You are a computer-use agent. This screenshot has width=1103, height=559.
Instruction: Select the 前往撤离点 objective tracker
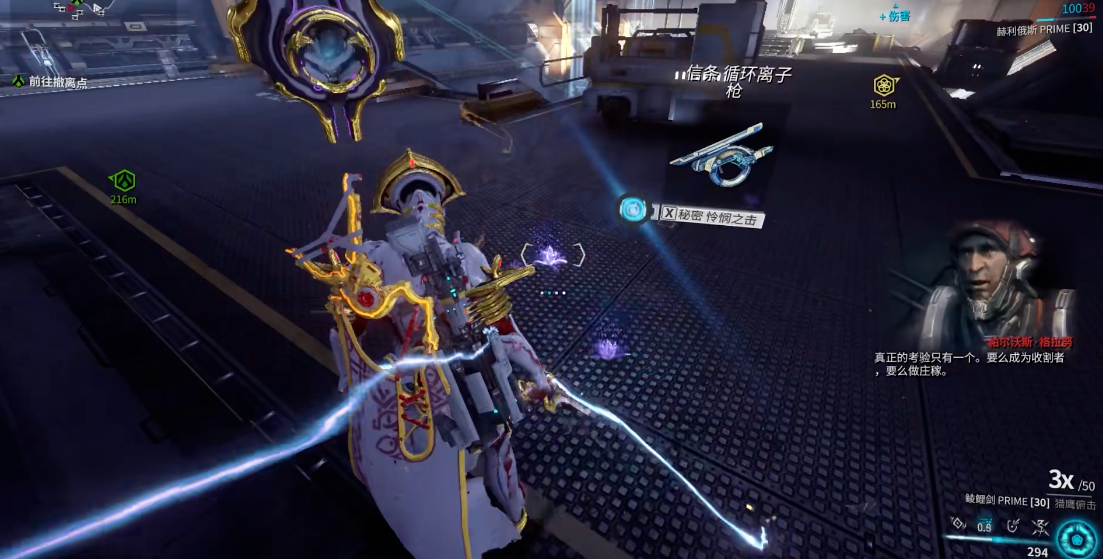tap(51, 82)
